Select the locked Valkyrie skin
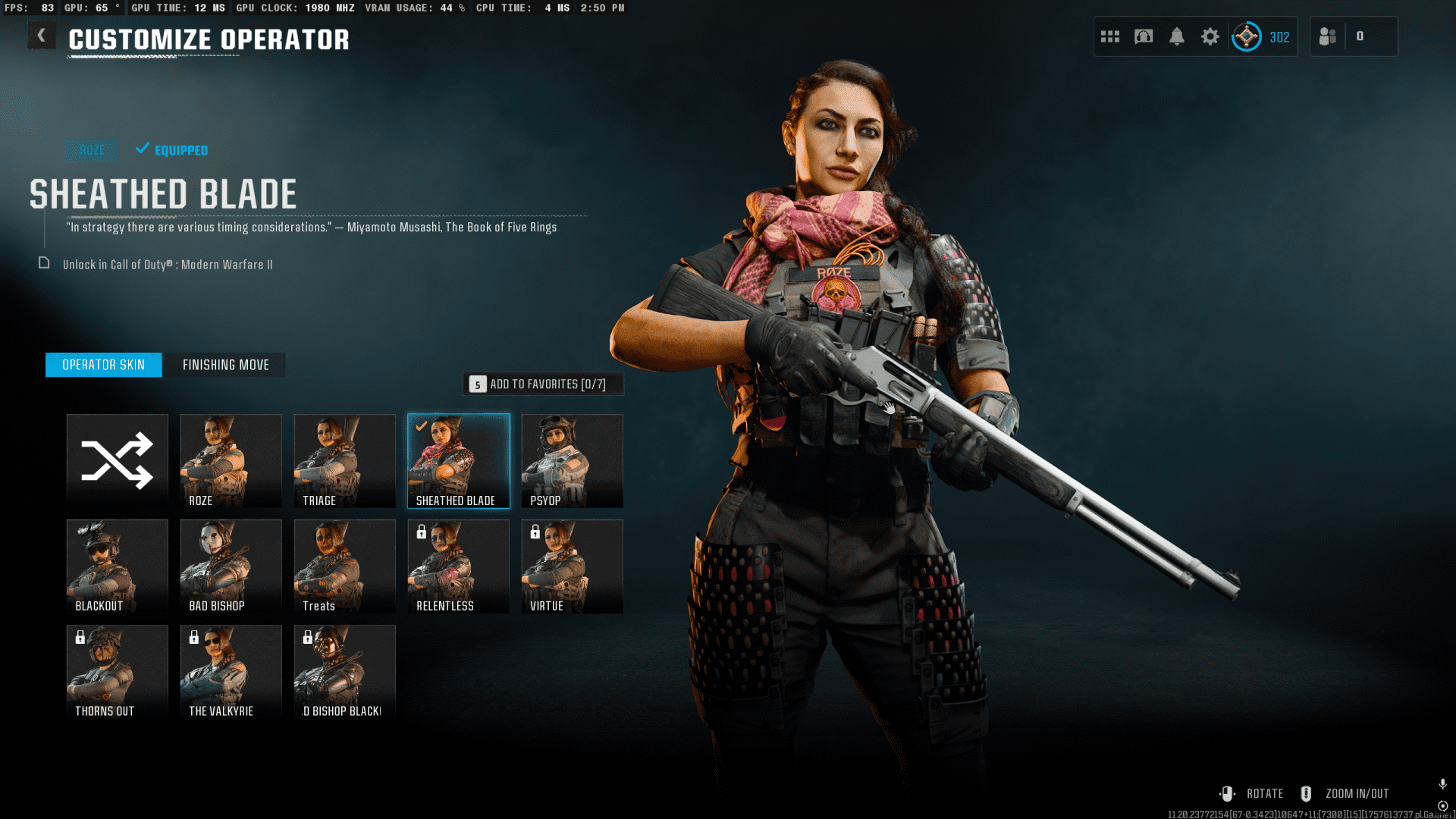Image resolution: width=1456 pixels, height=819 pixels. [x=231, y=672]
